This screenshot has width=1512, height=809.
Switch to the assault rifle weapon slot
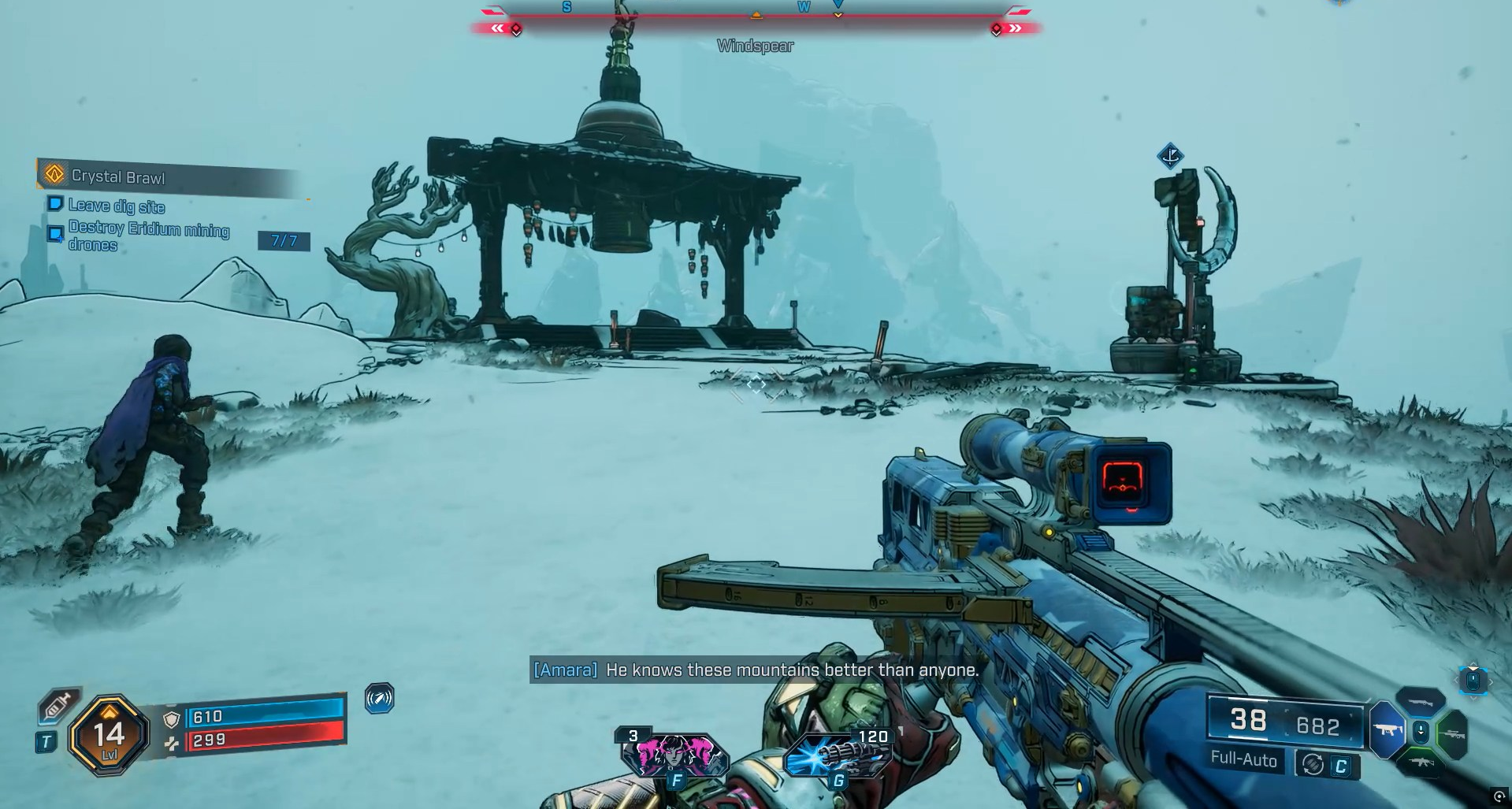(1421, 763)
